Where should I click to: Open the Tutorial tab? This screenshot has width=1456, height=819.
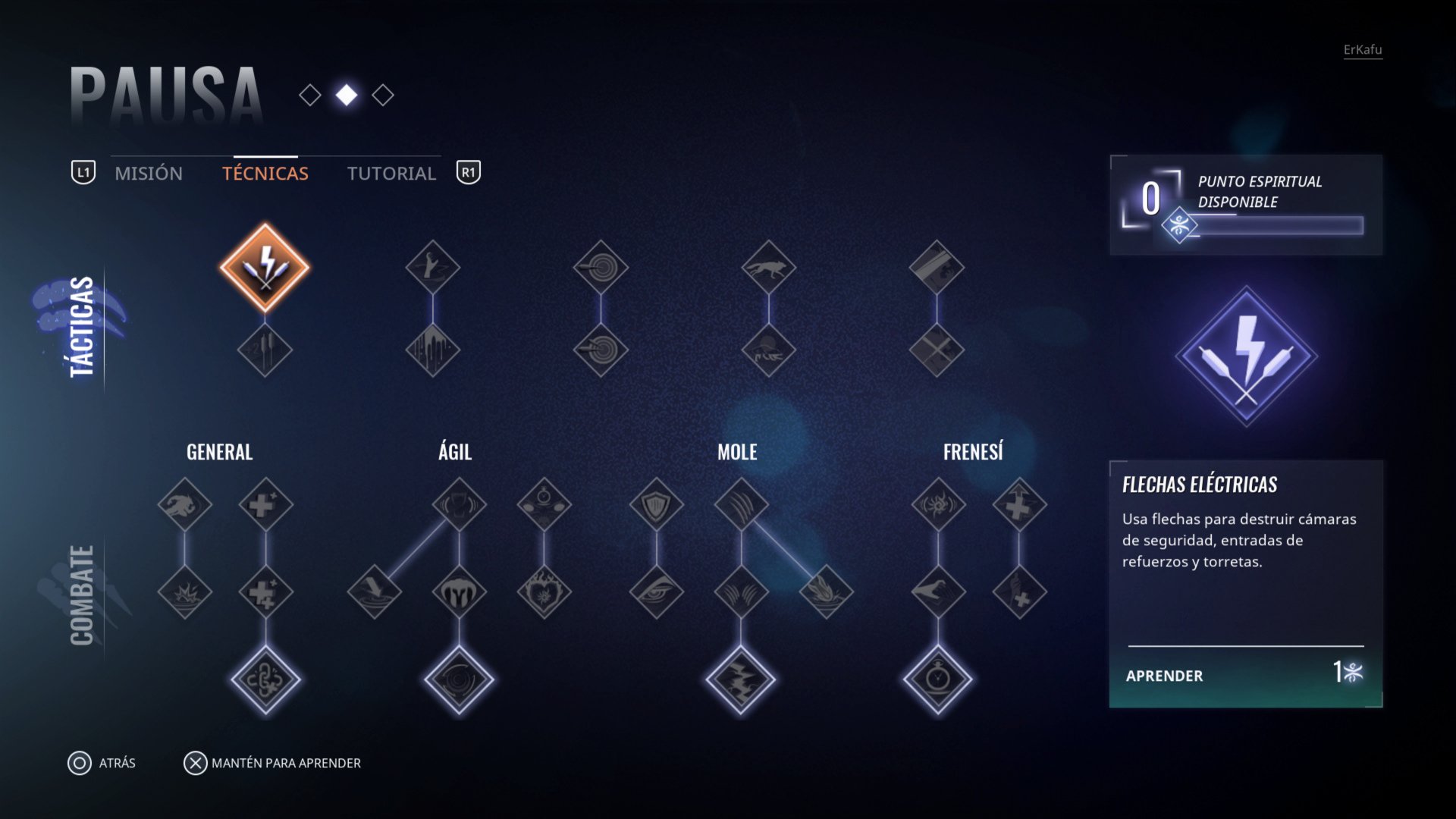(x=391, y=174)
